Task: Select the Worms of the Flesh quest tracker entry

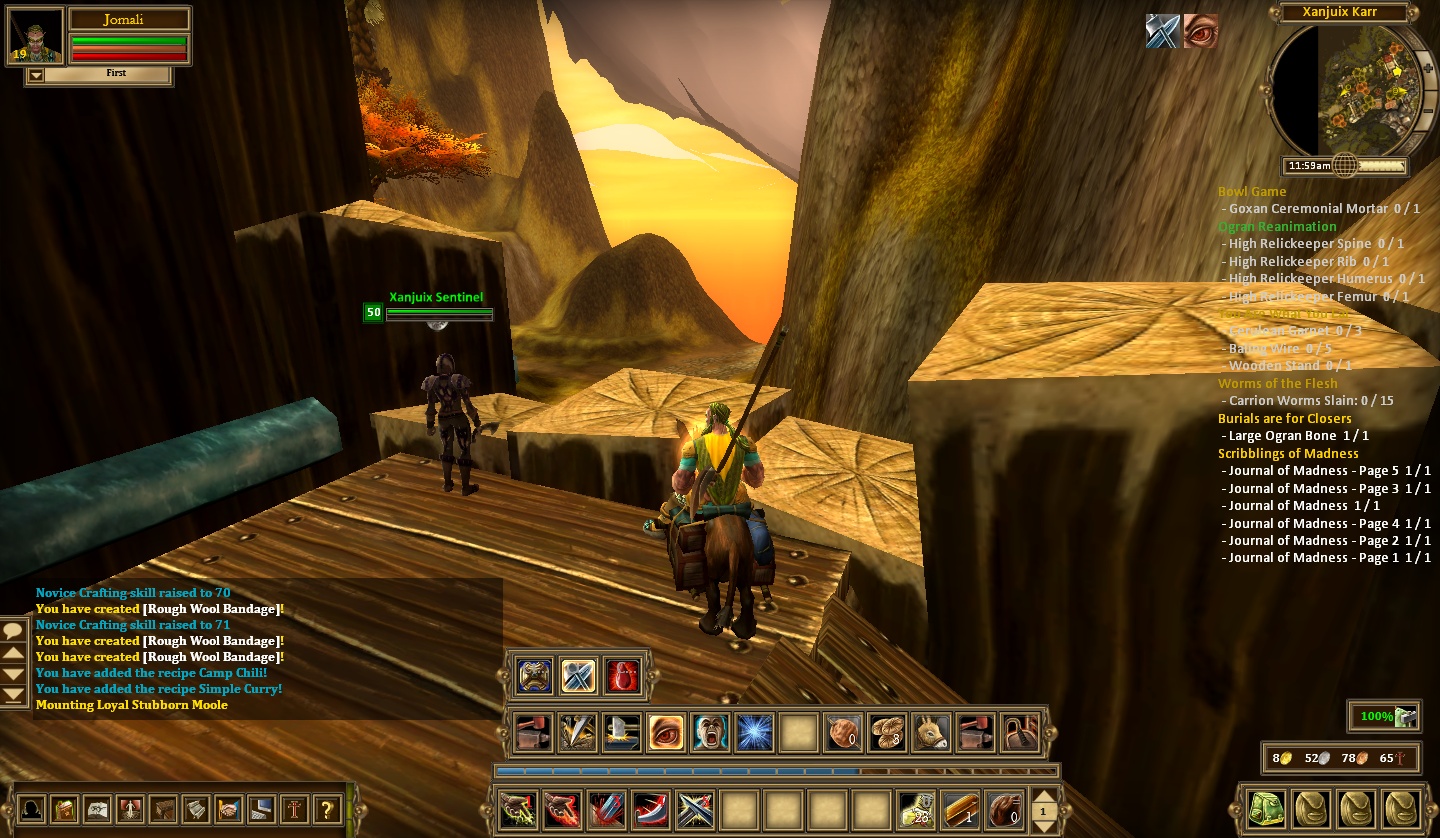Action: (x=1277, y=383)
